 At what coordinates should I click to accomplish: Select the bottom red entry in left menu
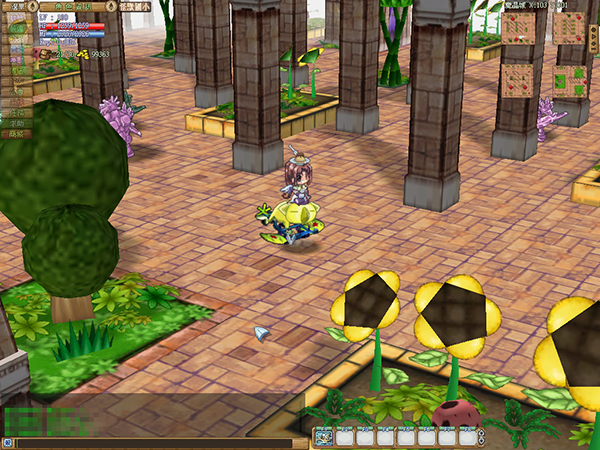click(x=15, y=133)
